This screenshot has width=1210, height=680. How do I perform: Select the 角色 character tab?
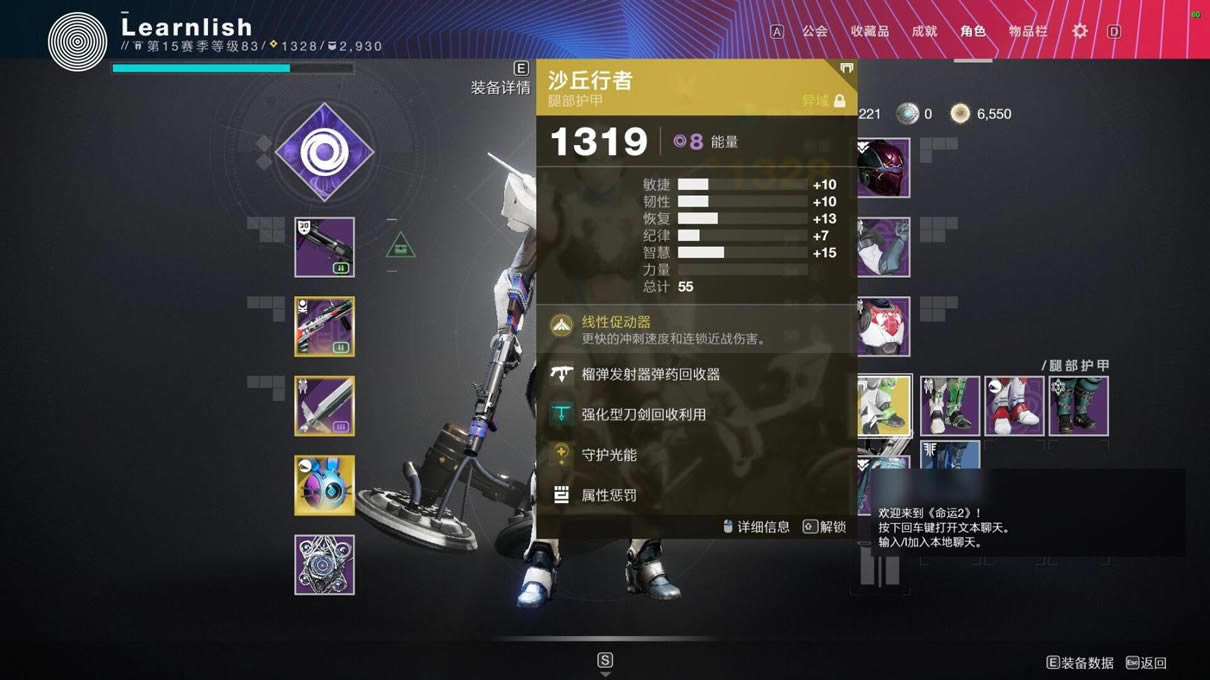pos(973,31)
